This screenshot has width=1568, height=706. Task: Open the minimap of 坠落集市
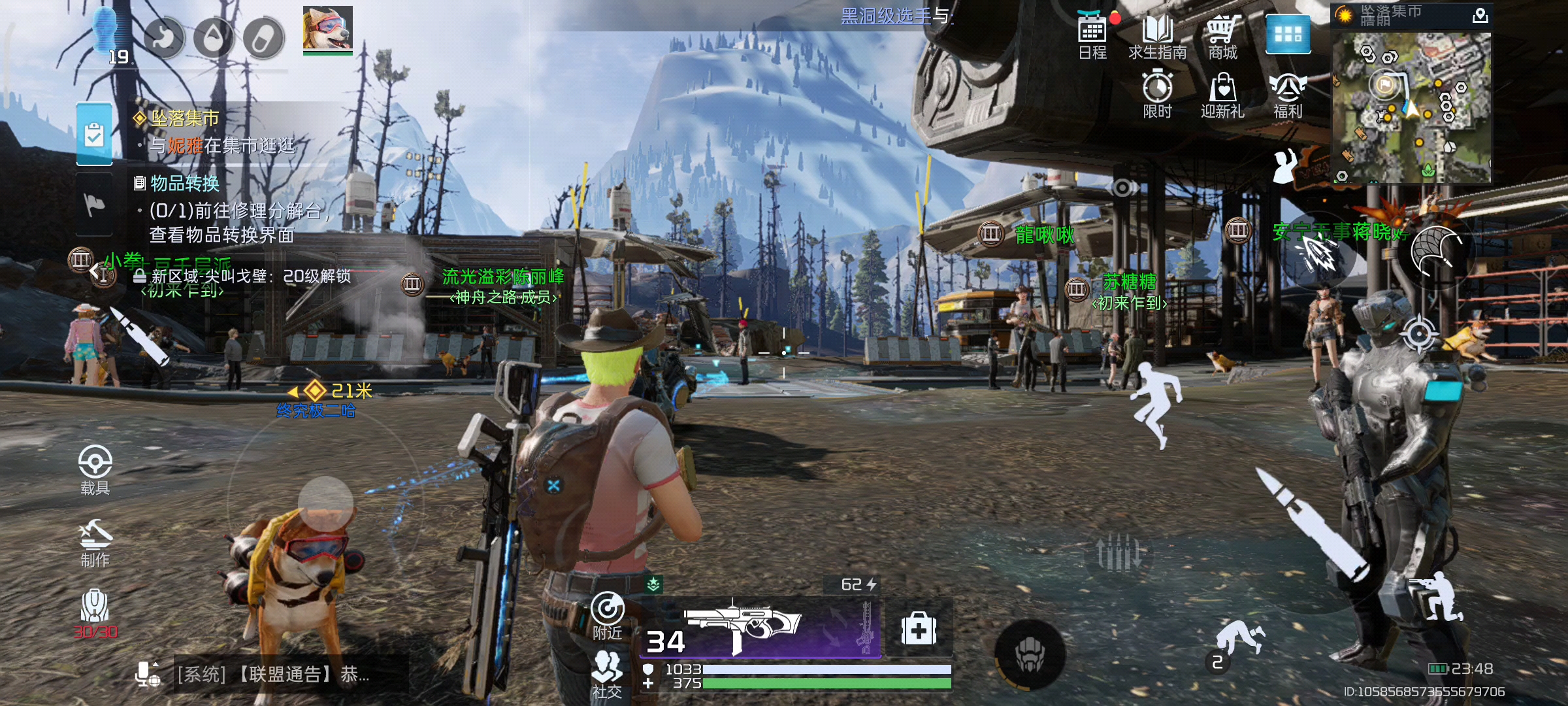pyautogui.click(x=1411, y=106)
